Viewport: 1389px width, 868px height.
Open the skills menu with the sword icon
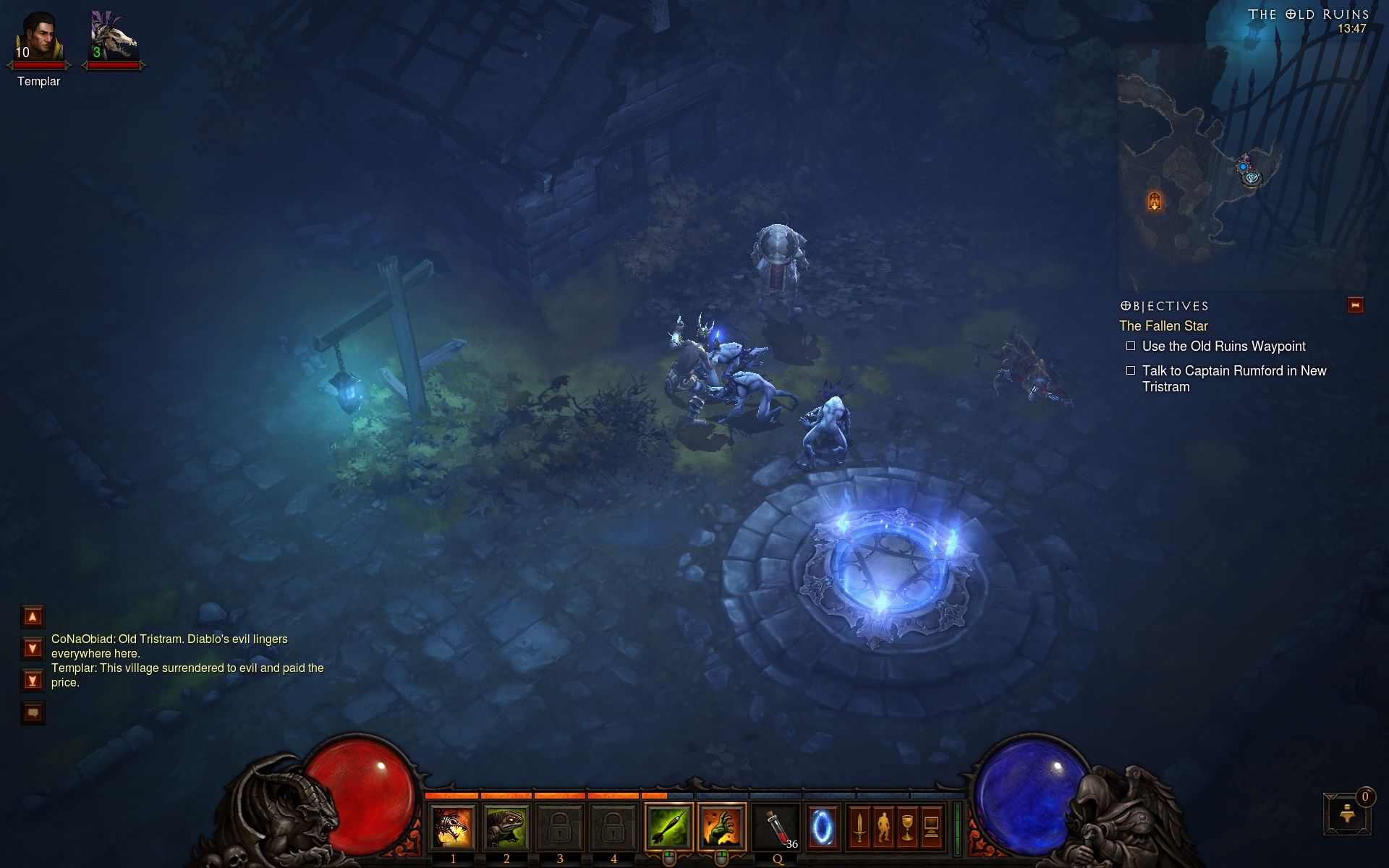point(859,827)
